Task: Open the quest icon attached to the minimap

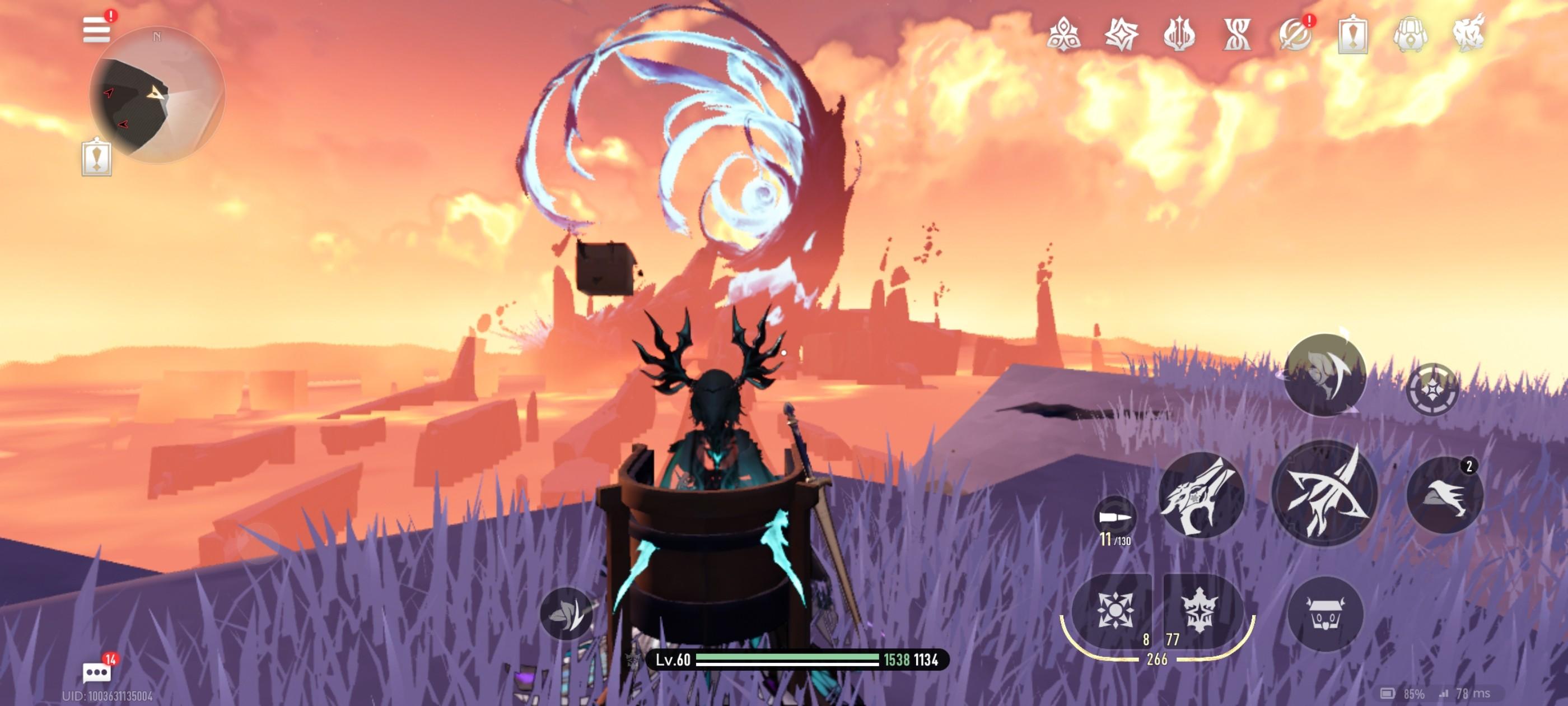Action: (x=96, y=158)
